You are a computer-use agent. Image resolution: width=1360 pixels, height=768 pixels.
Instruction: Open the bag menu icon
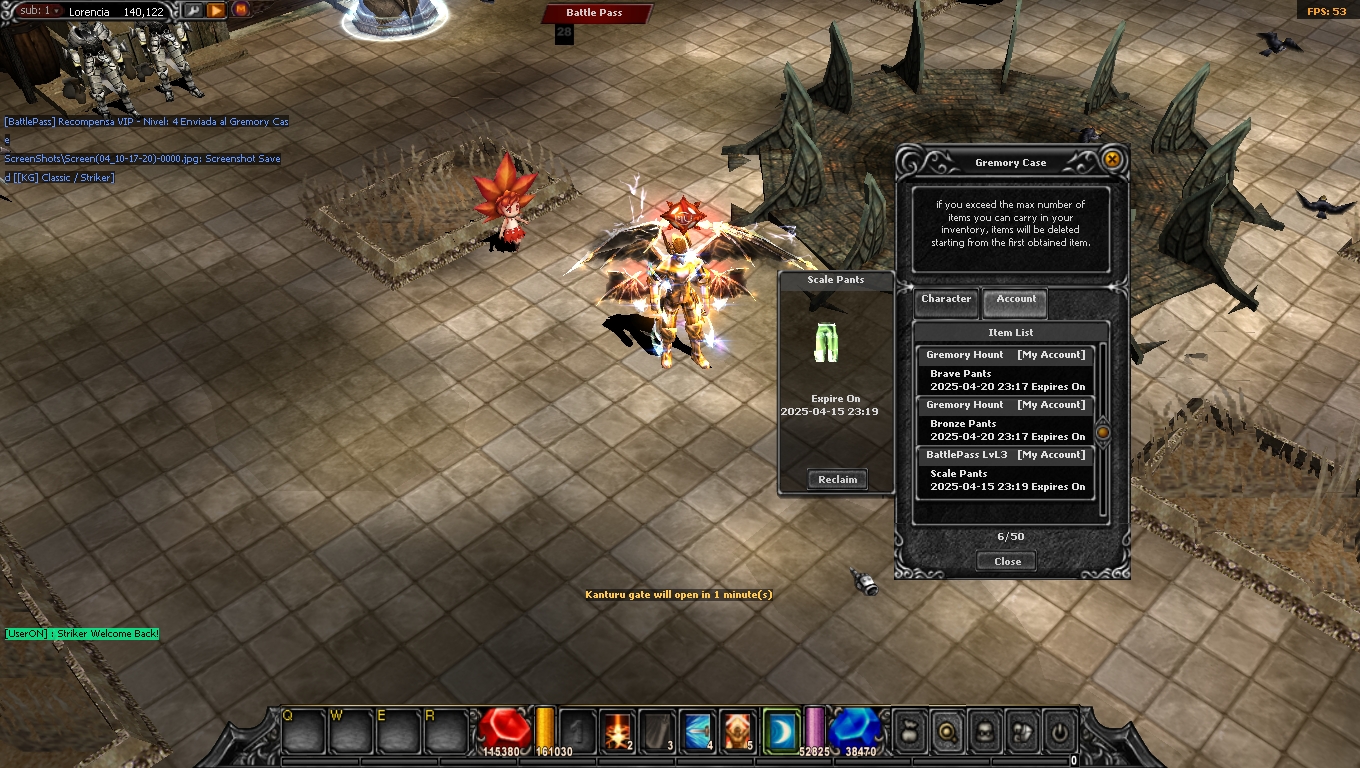[908, 732]
